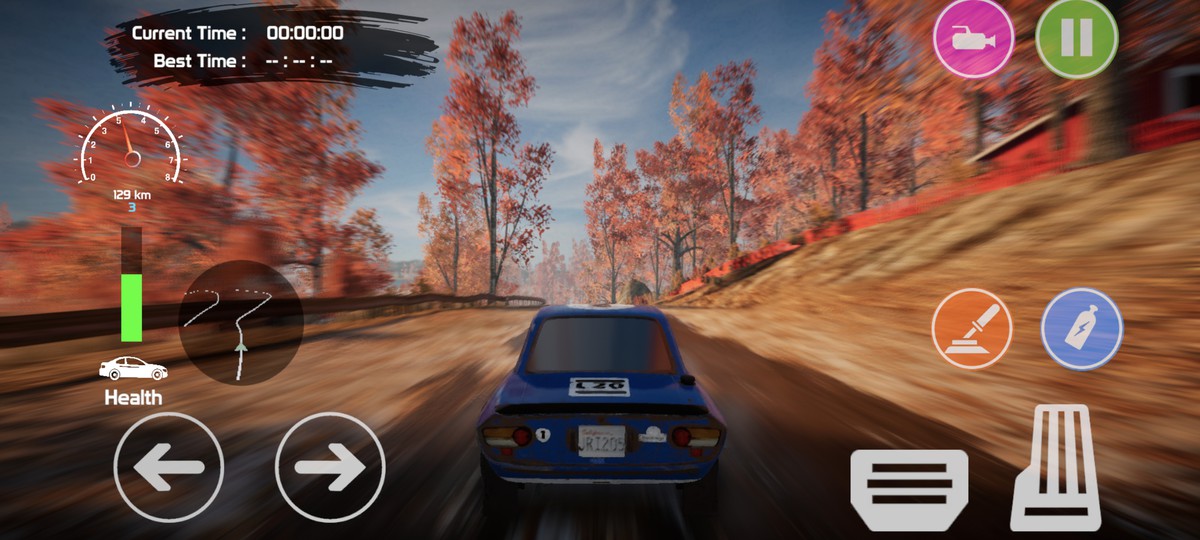Switch camera view with the pink camera button

973,38
